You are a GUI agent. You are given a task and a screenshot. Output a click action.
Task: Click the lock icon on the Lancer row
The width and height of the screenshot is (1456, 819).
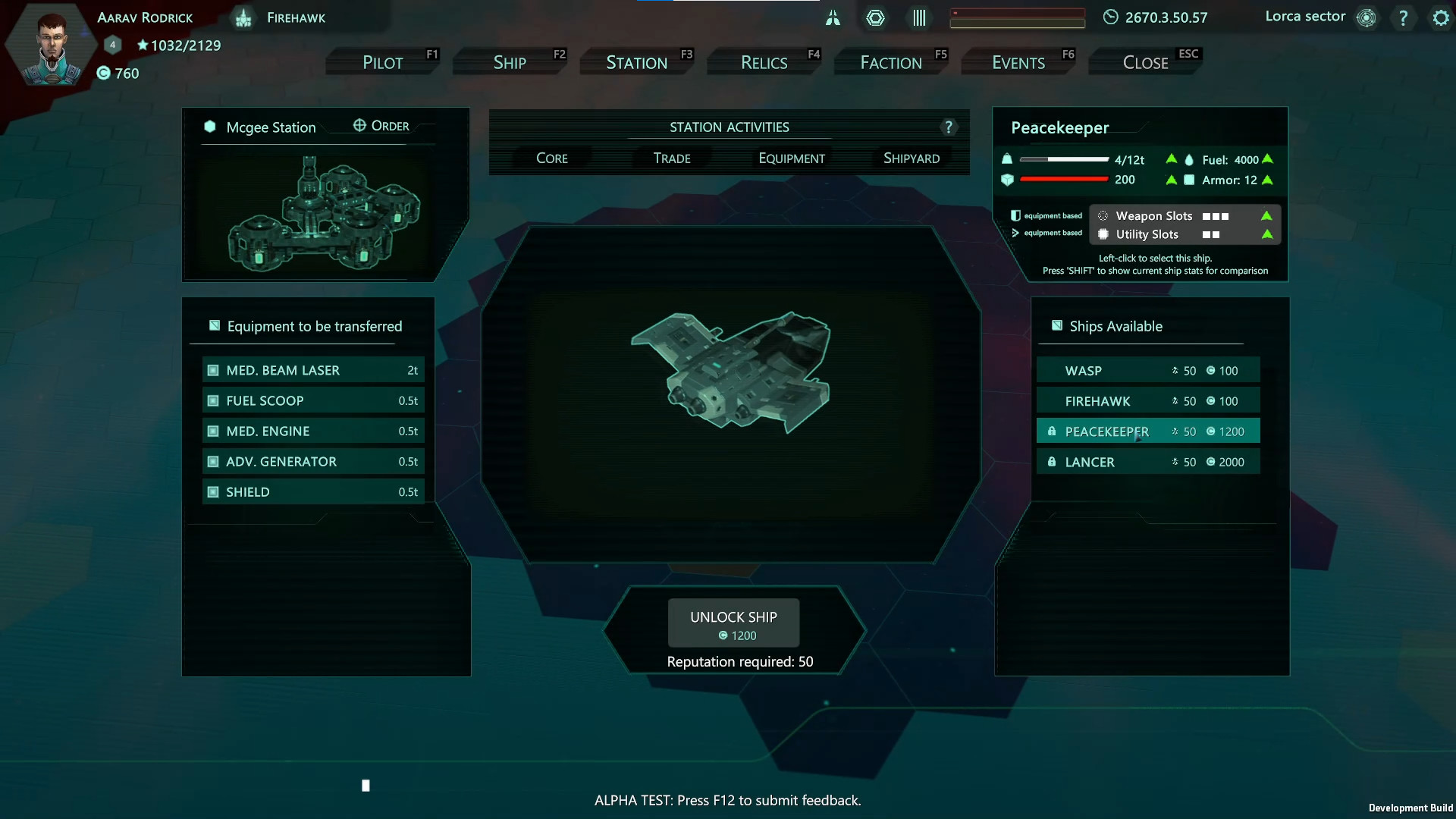(x=1053, y=462)
